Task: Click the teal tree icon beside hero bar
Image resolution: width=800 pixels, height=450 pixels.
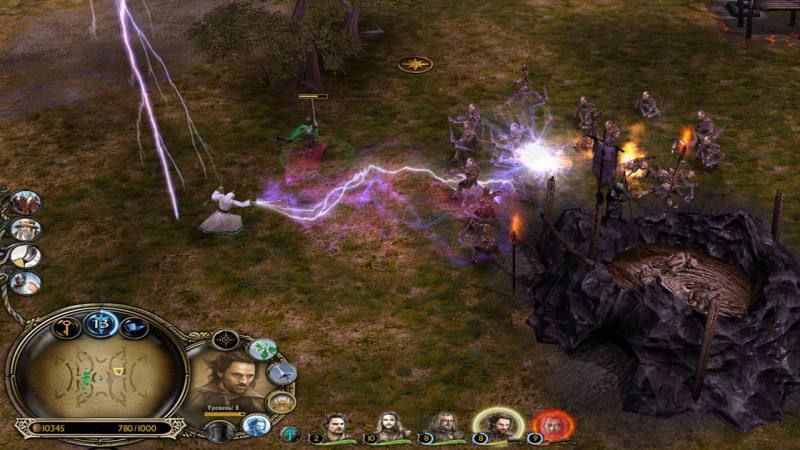Action: pyautogui.click(x=289, y=434)
